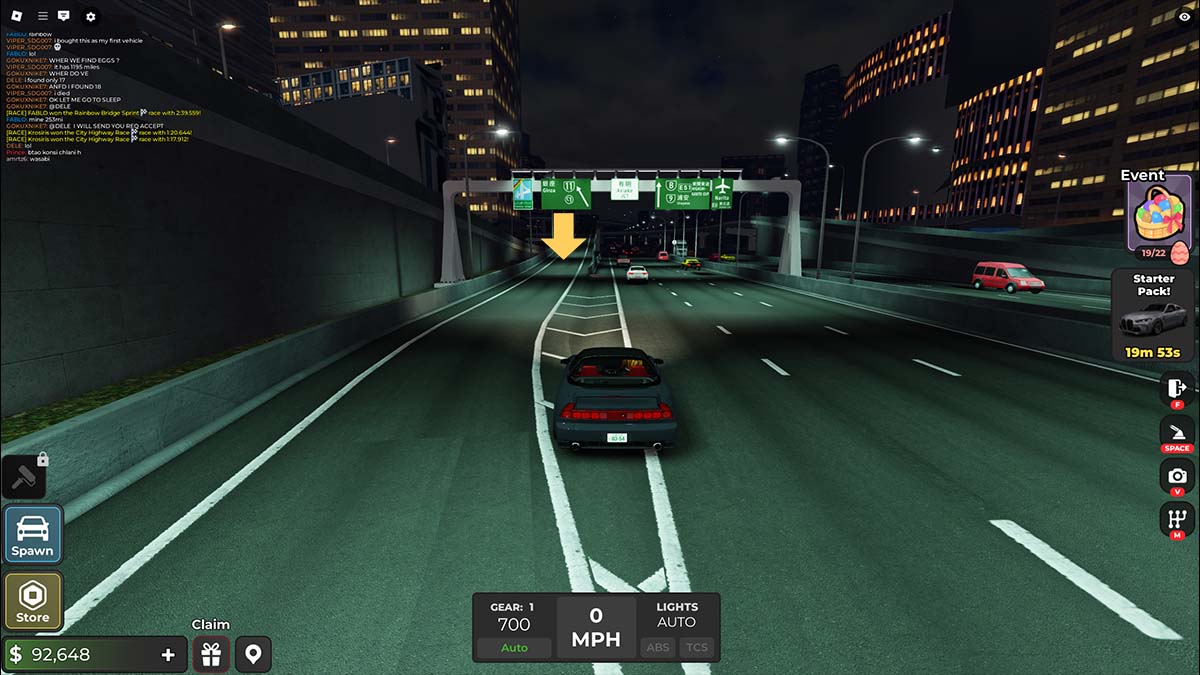This screenshot has width=1200, height=675.
Task: Toggle the chat window icon
Action: [64, 16]
